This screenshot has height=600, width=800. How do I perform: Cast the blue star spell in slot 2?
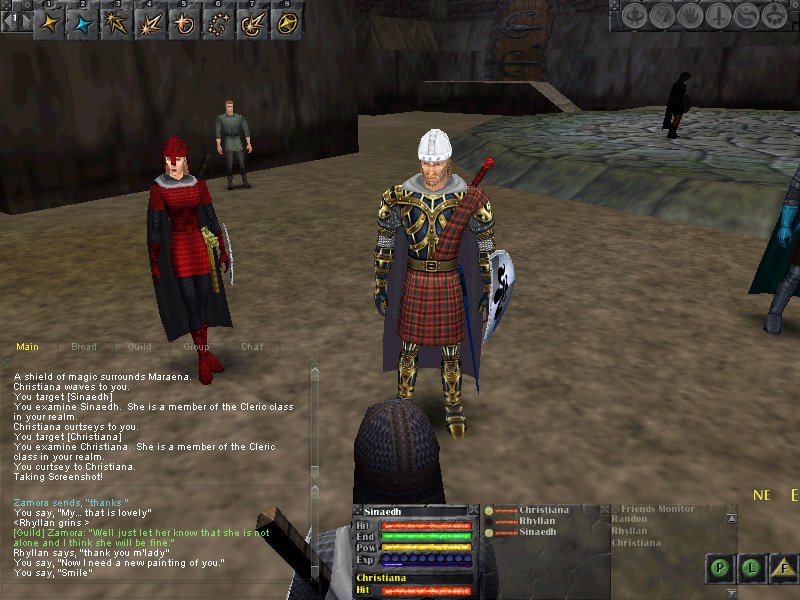point(83,24)
